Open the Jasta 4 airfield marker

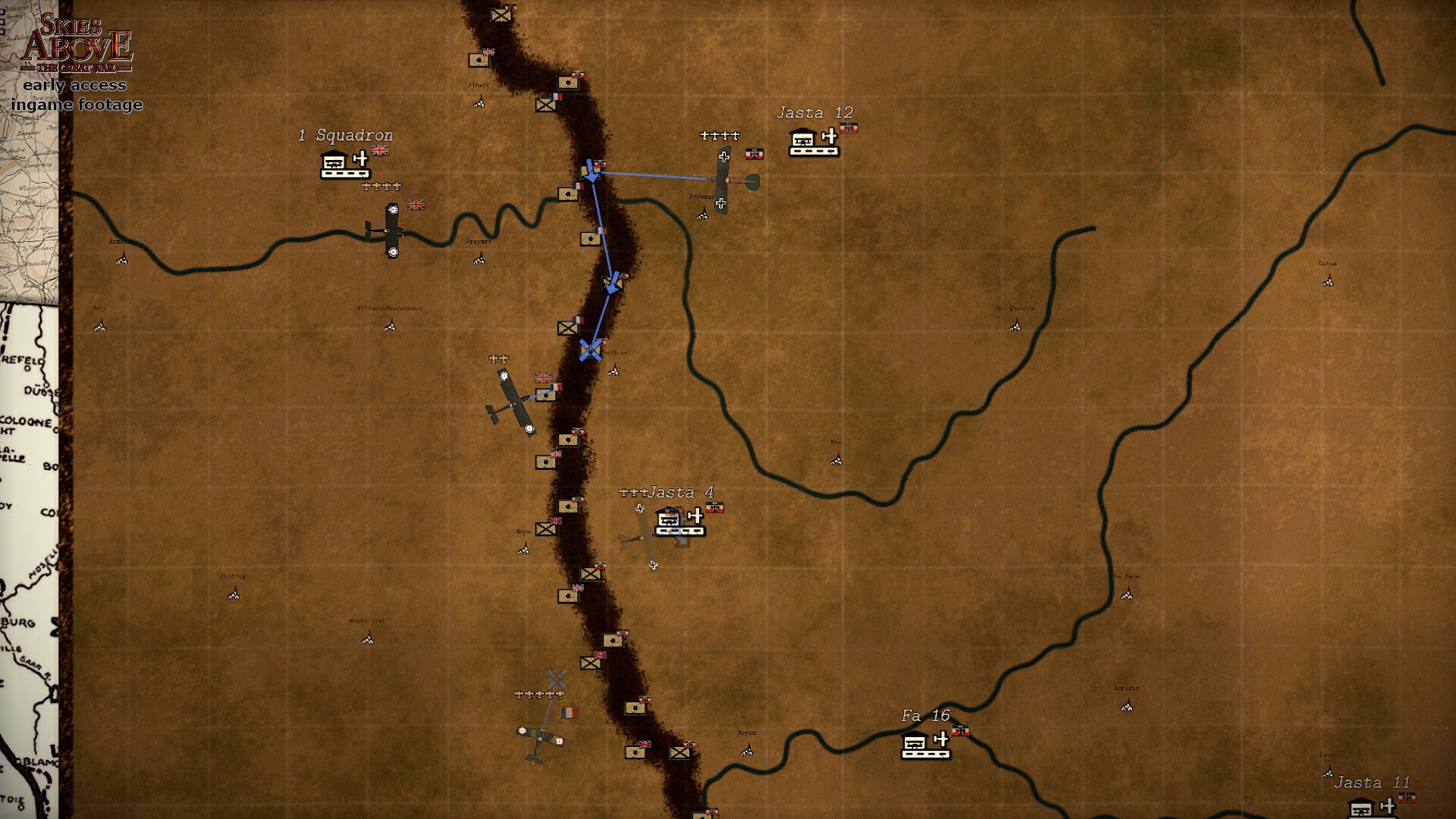click(679, 522)
